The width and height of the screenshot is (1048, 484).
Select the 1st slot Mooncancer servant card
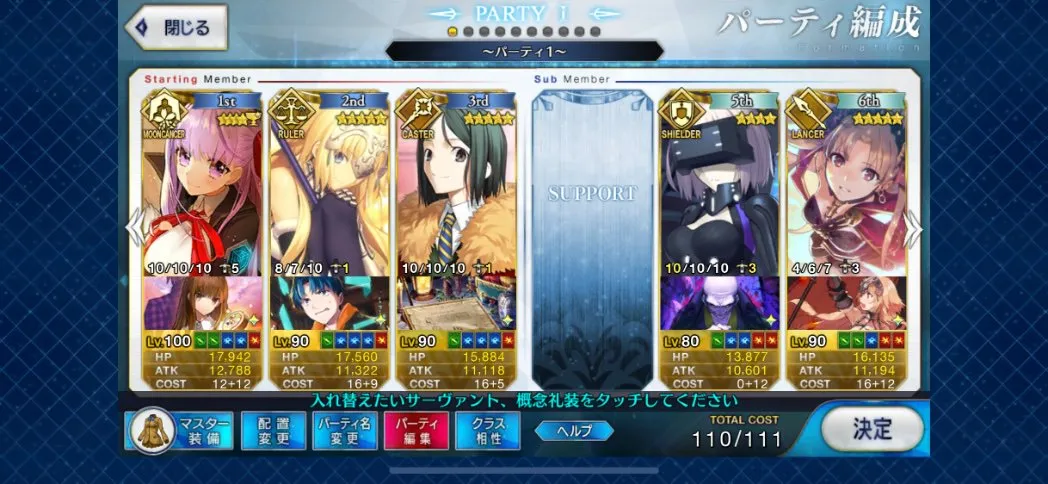point(203,185)
